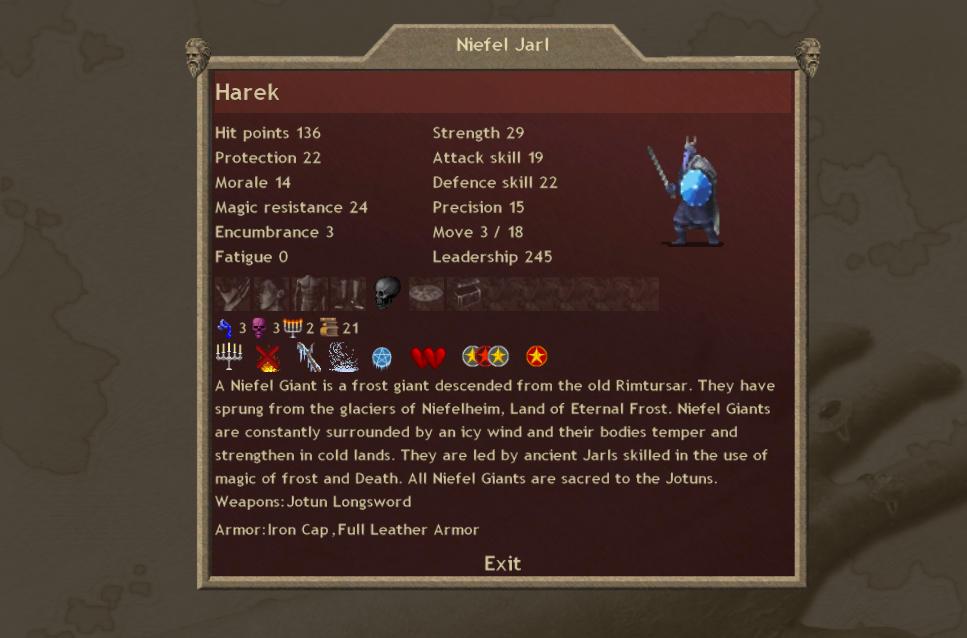Screen dimensions: 967x638
Task: Click the stacked books research icon
Action: coord(329,328)
